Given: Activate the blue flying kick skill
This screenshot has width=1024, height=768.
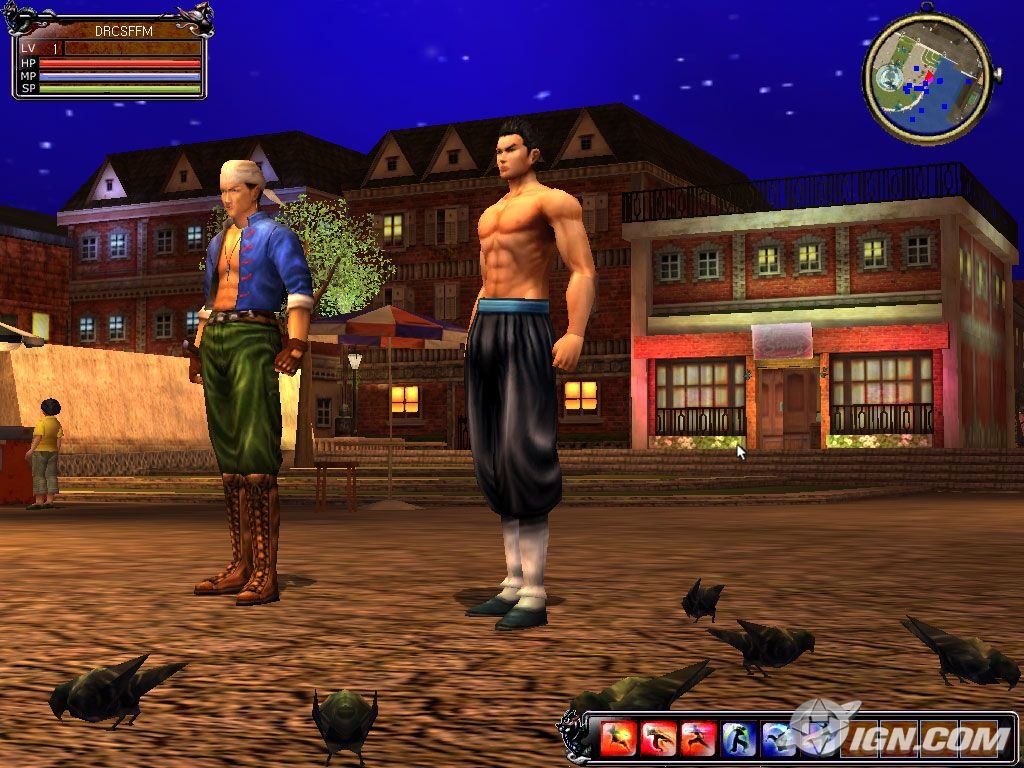Looking at the screenshot, I should (778, 738).
